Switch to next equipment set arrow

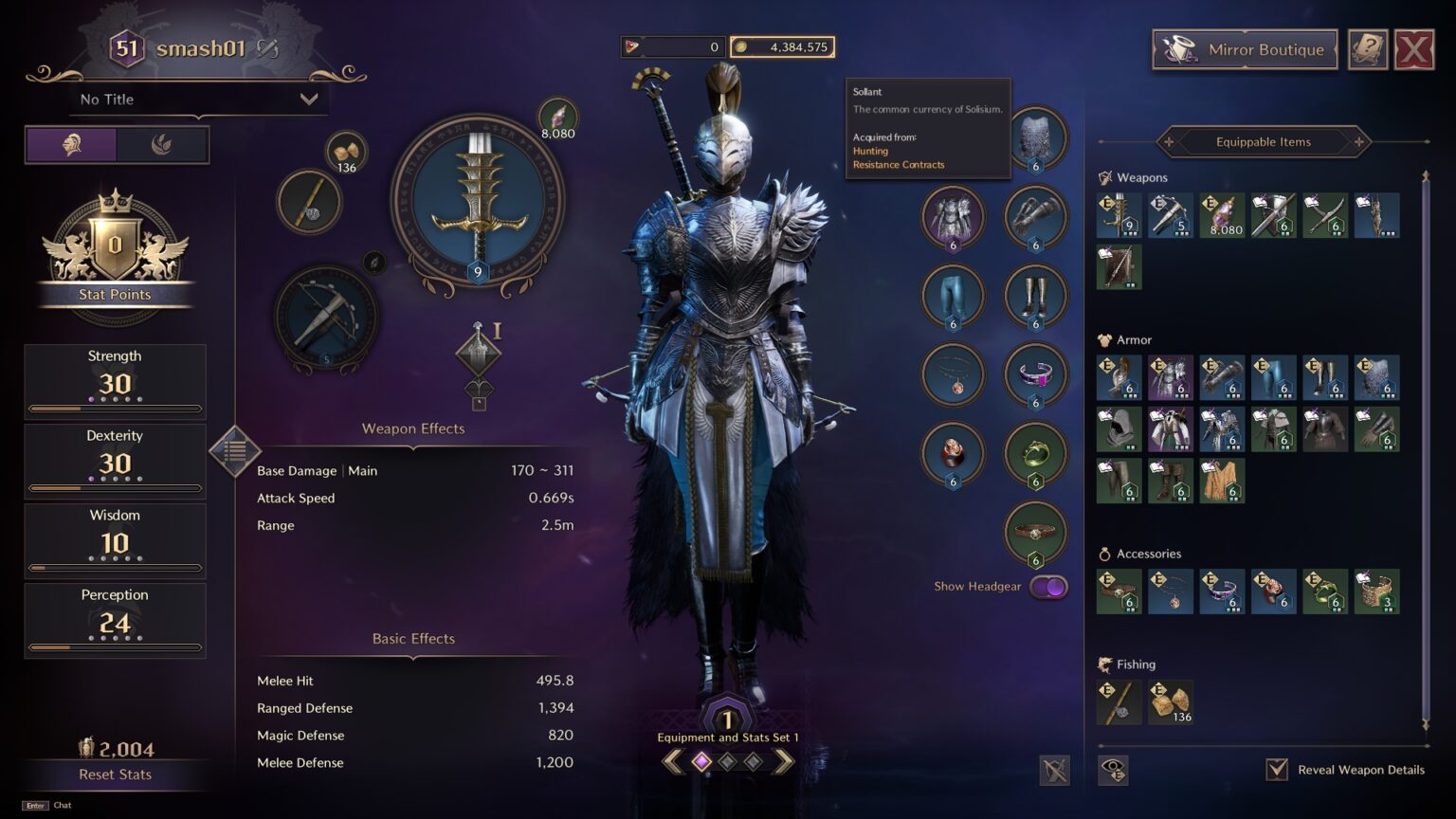783,761
